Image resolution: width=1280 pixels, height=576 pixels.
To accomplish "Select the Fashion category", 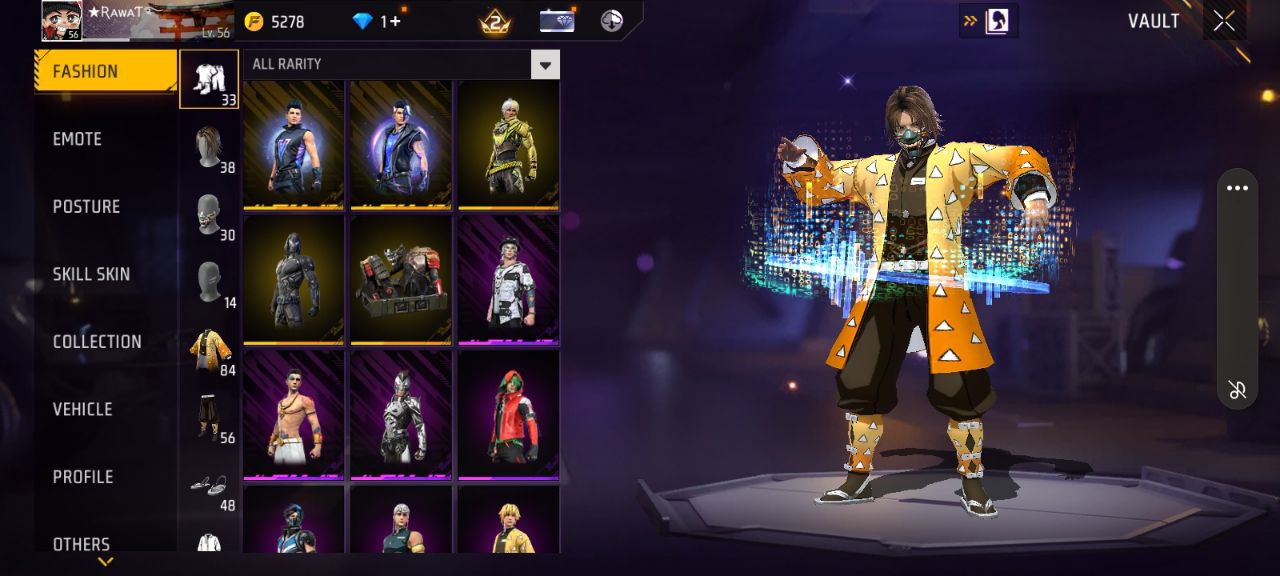I will pyautogui.click(x=85, y=71).
